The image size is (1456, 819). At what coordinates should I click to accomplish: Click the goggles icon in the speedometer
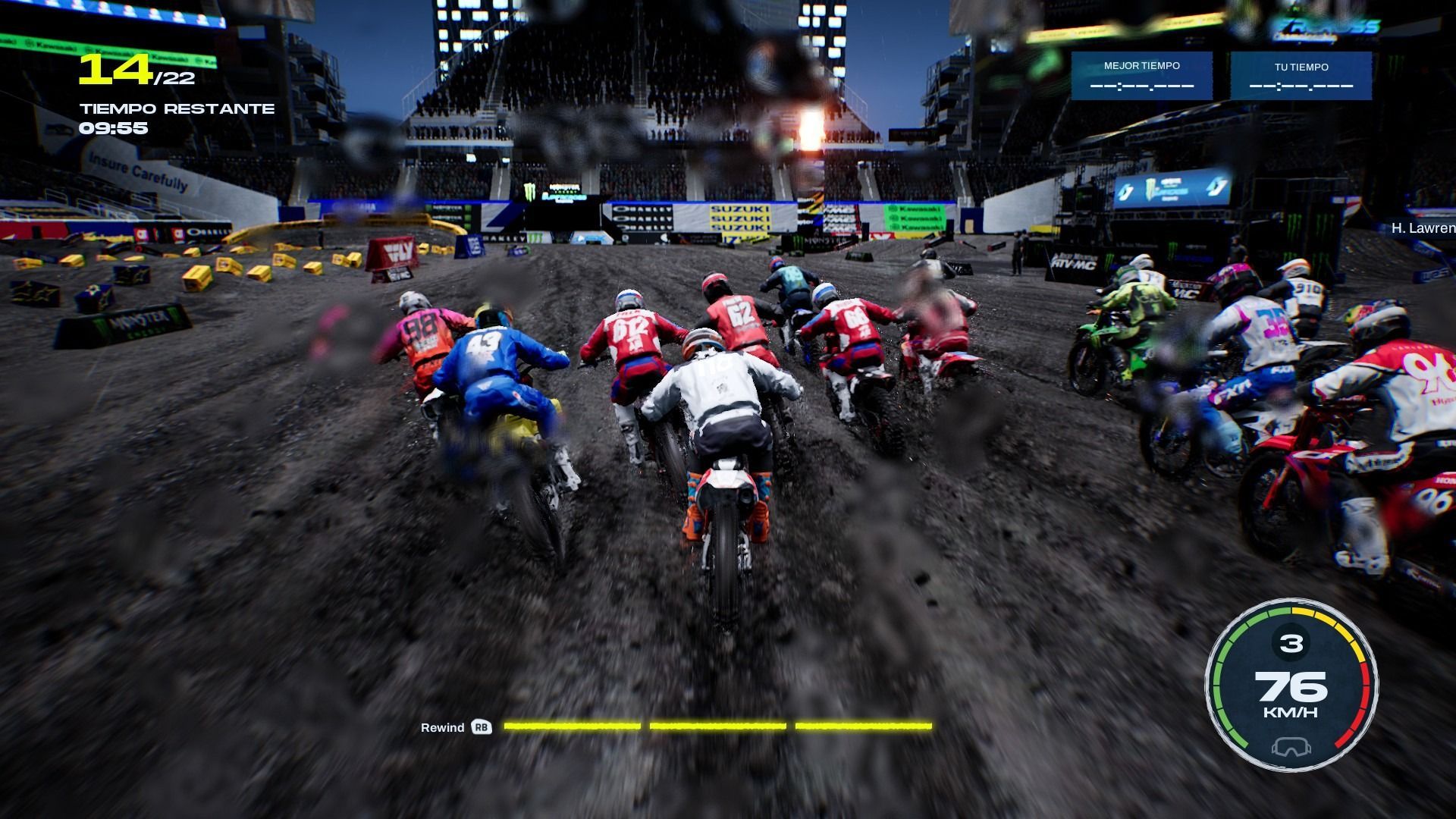(1290, 748)
